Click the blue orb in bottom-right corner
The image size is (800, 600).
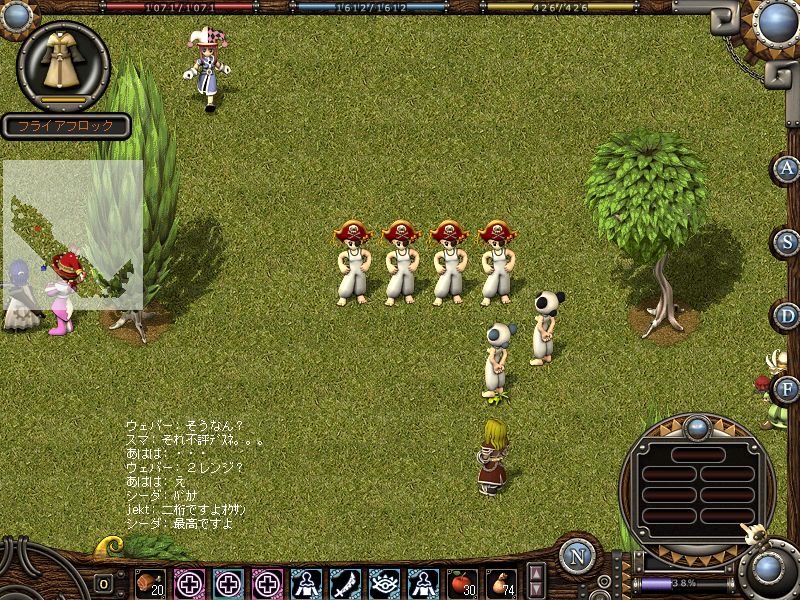click(x=769, y=571)
